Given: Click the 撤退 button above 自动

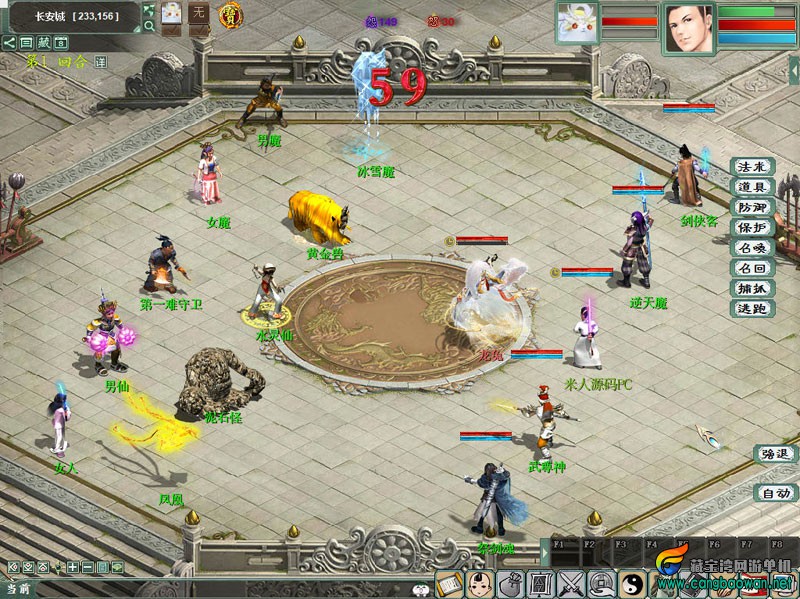Looking at the screenshot, I should click(775, 454).
